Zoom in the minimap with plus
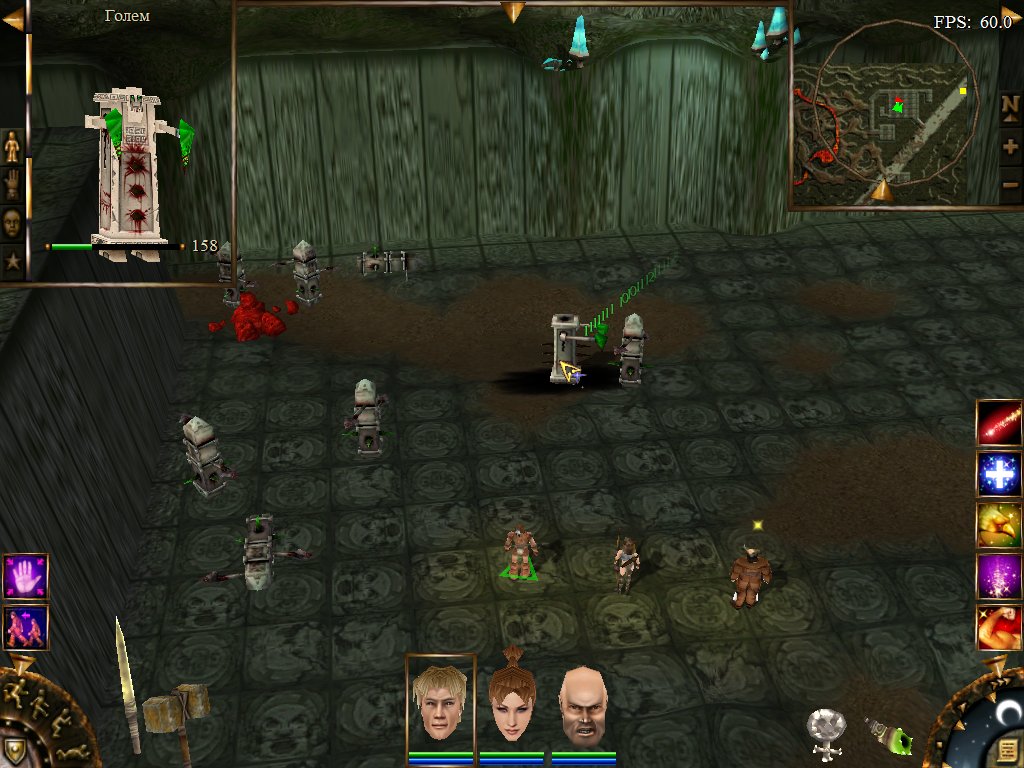Image resolution: width=1024 pixels, height=768 pixels. coord(1010,146)
